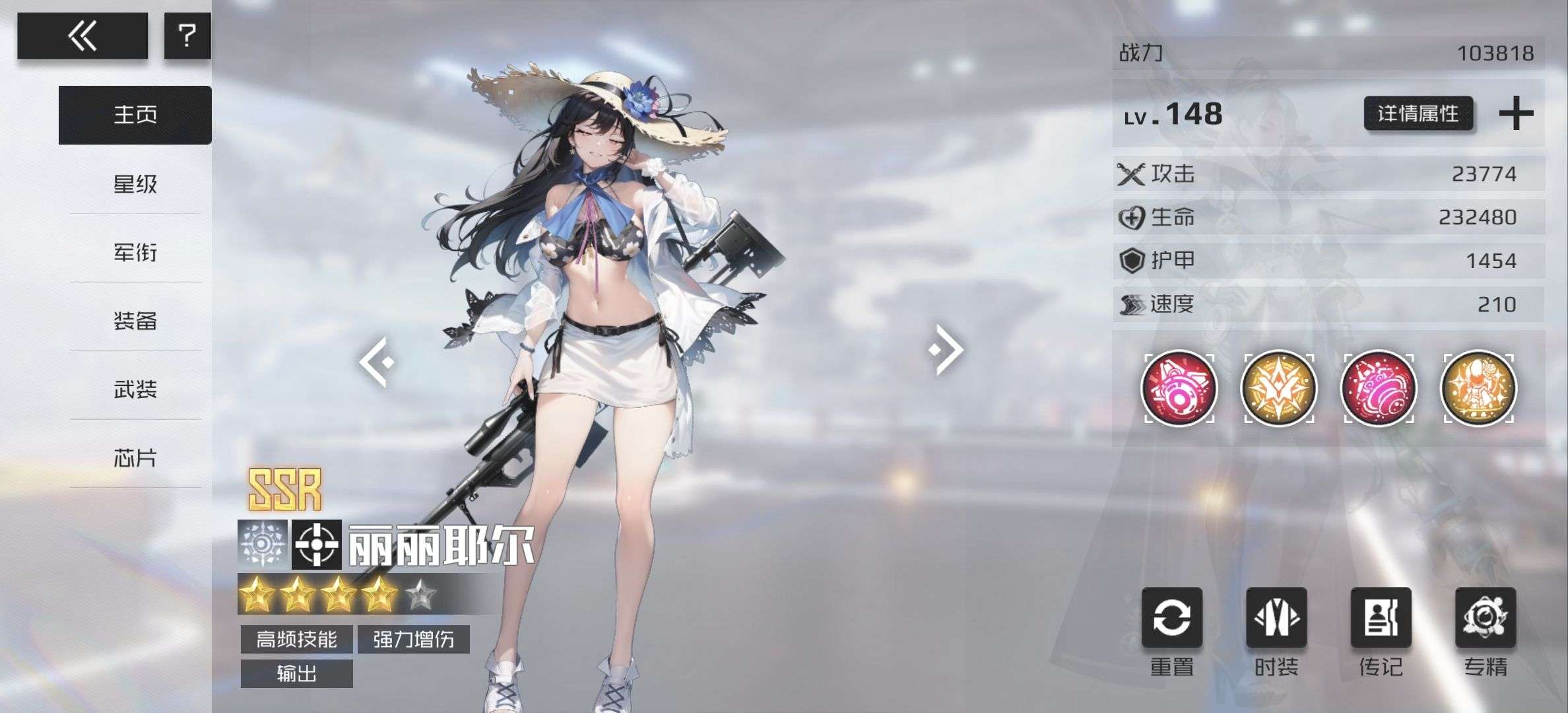Inspect the gold star-emblem skill icon

pos(1278,388)
